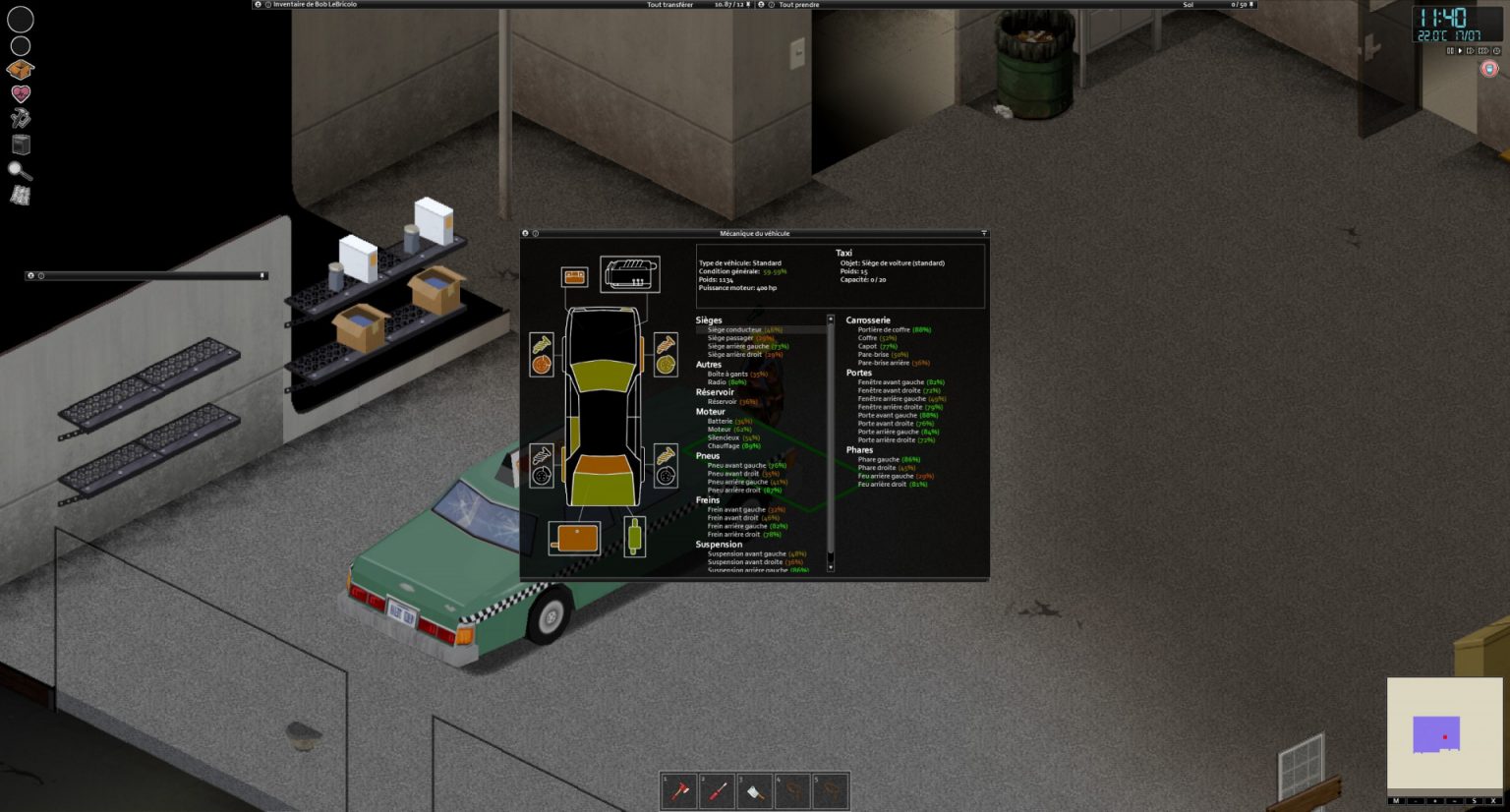The height and width of the screenshot is (812, 1510).
Task: Pause the game using the clock panel pause control
Action: 1450,51
